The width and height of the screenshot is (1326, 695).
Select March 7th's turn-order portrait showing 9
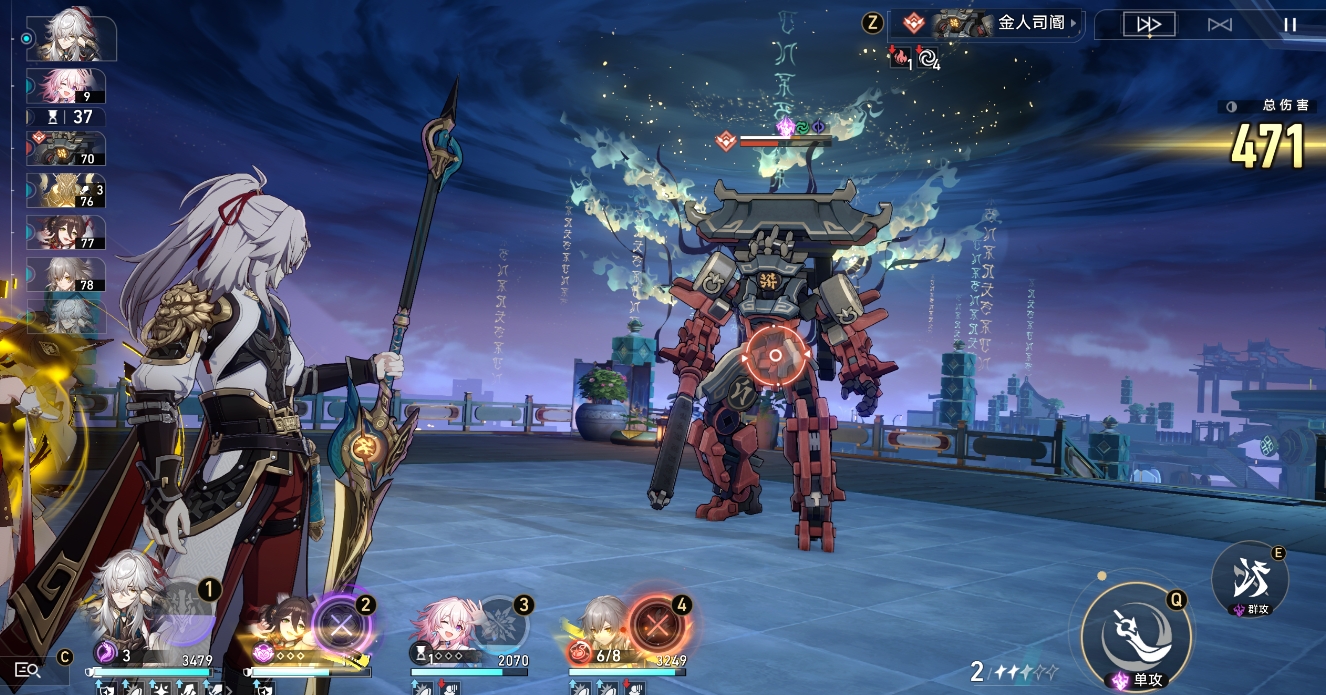[x=66, y=87]
